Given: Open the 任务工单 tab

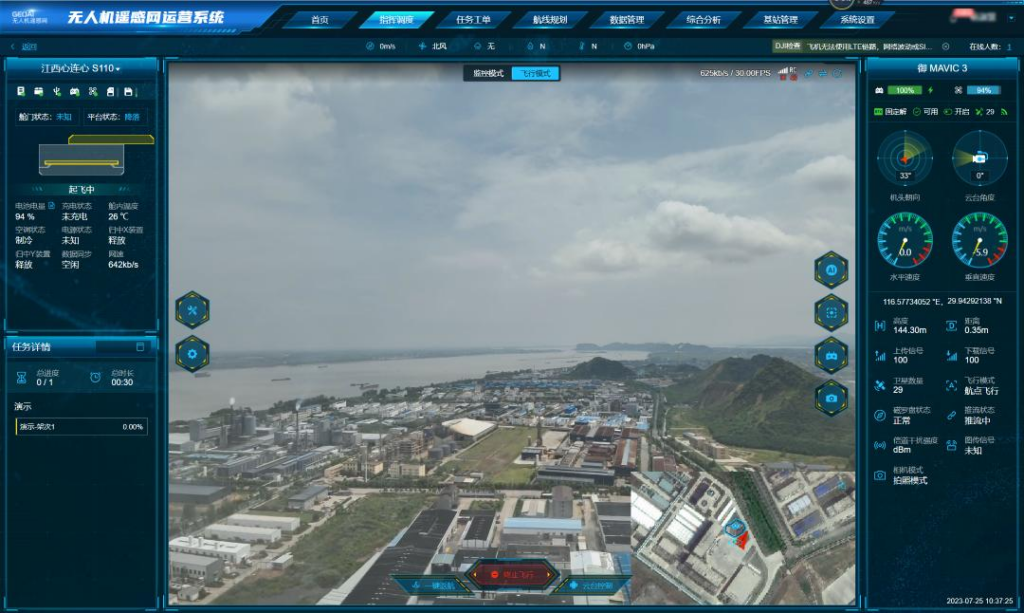Looking at the screenshot, I should [x=473, y=20].
